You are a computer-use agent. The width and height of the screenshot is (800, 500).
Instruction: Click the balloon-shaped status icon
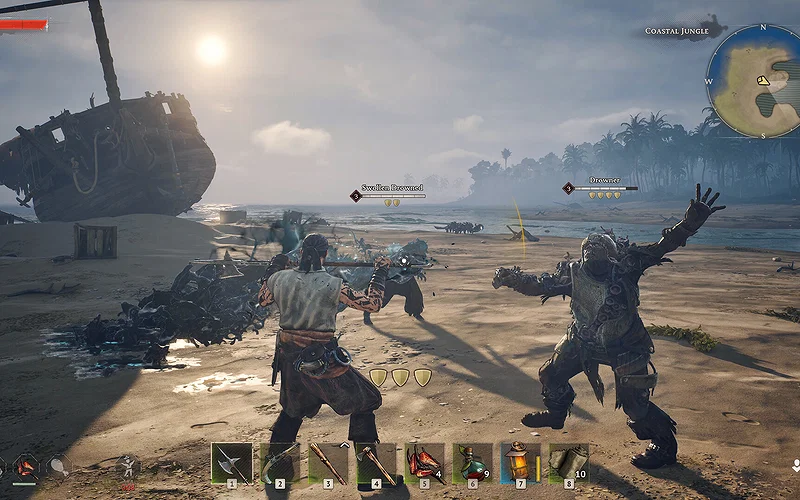click(x=57, y=466)
